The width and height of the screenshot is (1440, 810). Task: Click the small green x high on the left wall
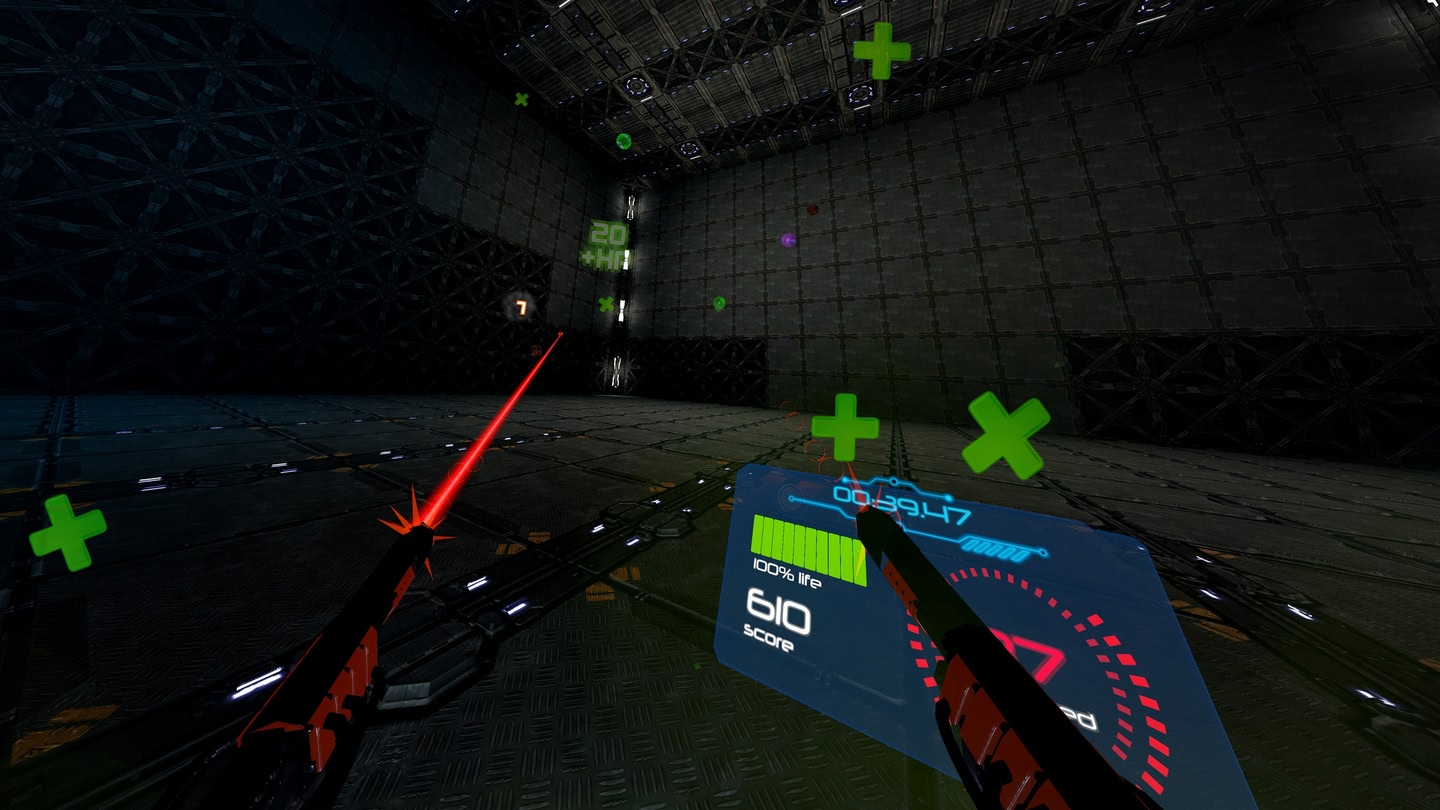click(x=521, y=100)
